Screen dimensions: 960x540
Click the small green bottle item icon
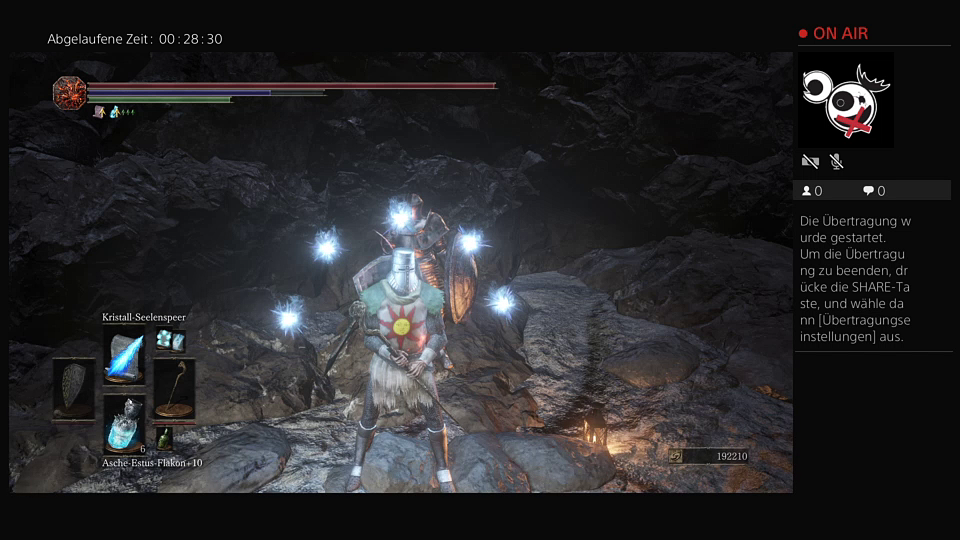tap(163, 437)
